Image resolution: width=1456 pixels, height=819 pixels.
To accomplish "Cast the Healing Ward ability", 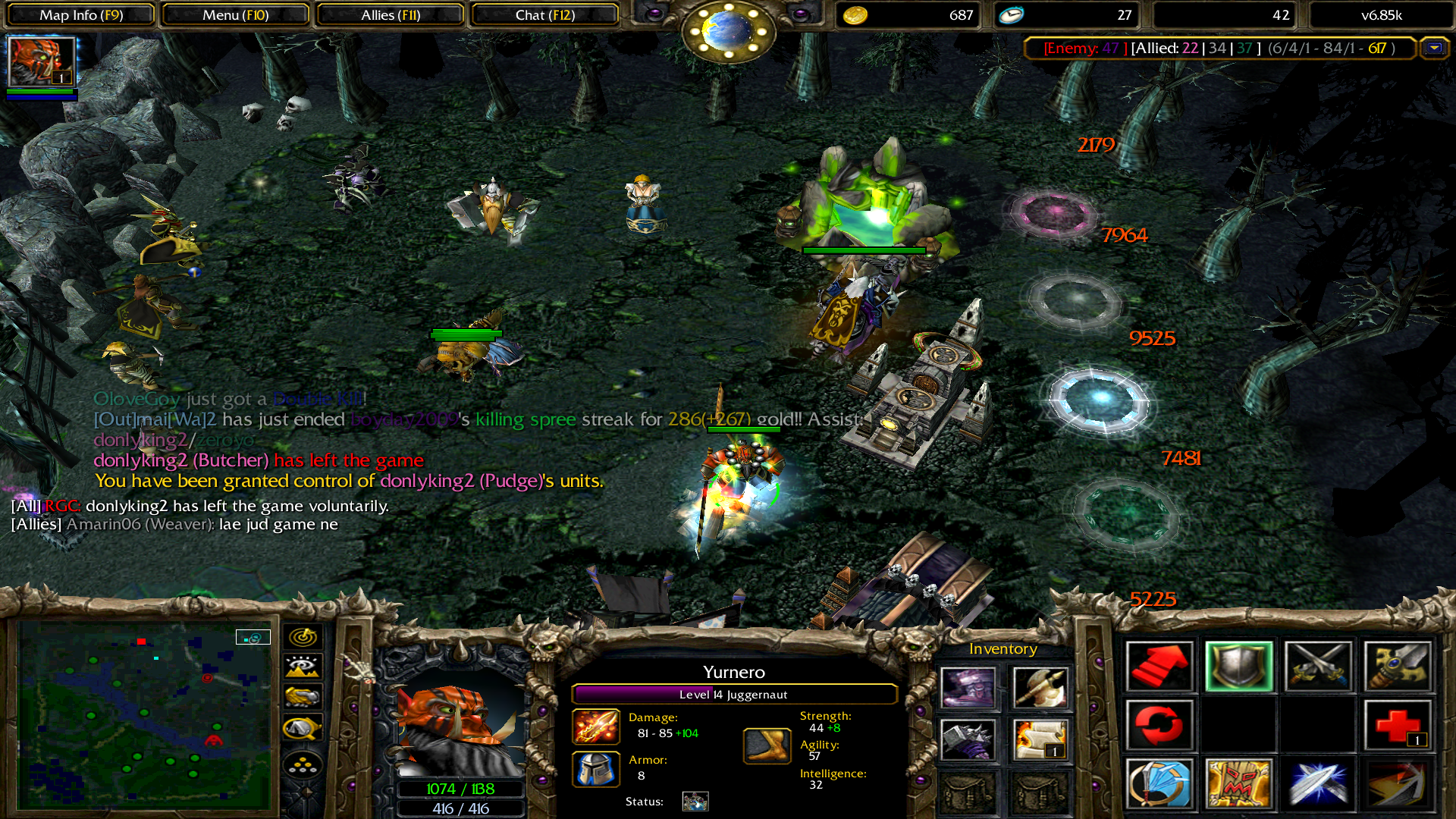I will tap(1238, 783).
